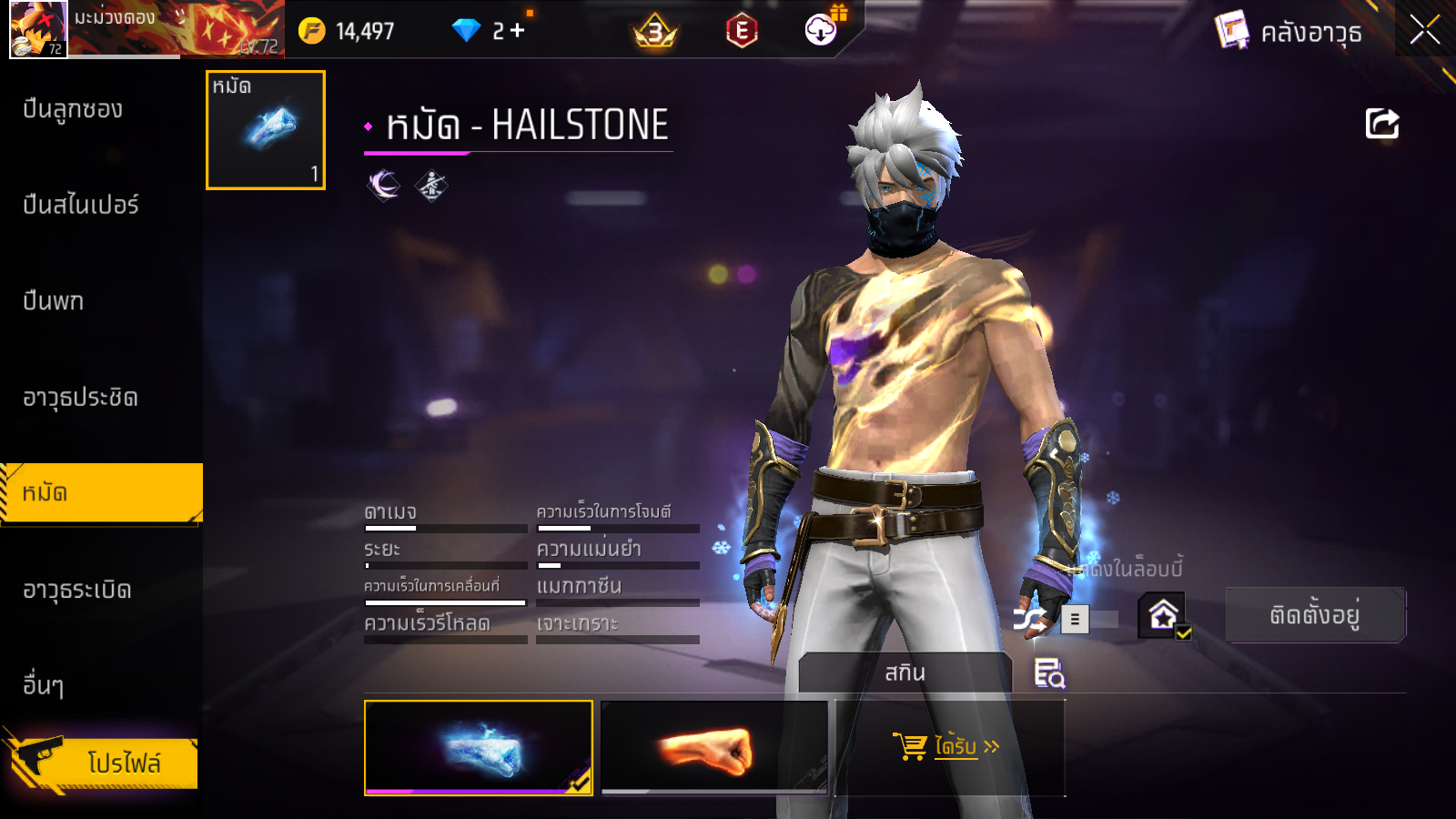Select the ปืนสไนเปอร์ sniper category
1456x819 pixels.
[81, 205]
